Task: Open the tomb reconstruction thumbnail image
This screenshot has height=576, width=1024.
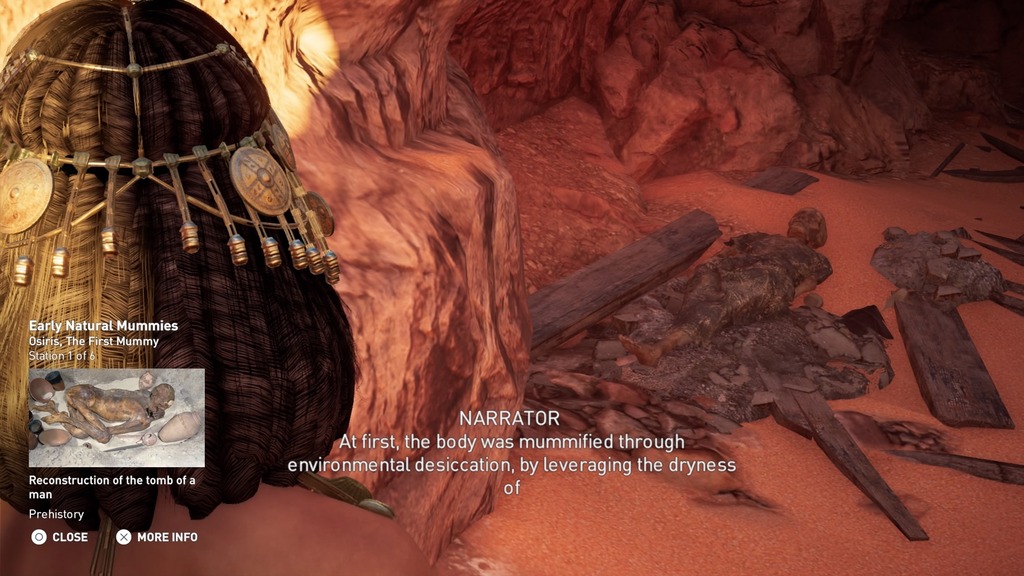Action: [116, 417]
